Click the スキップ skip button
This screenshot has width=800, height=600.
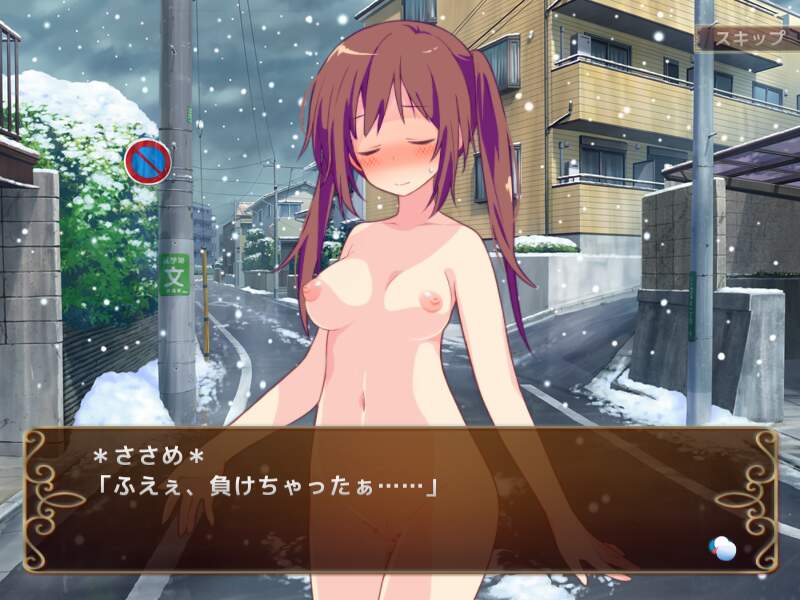coord(746,39)
